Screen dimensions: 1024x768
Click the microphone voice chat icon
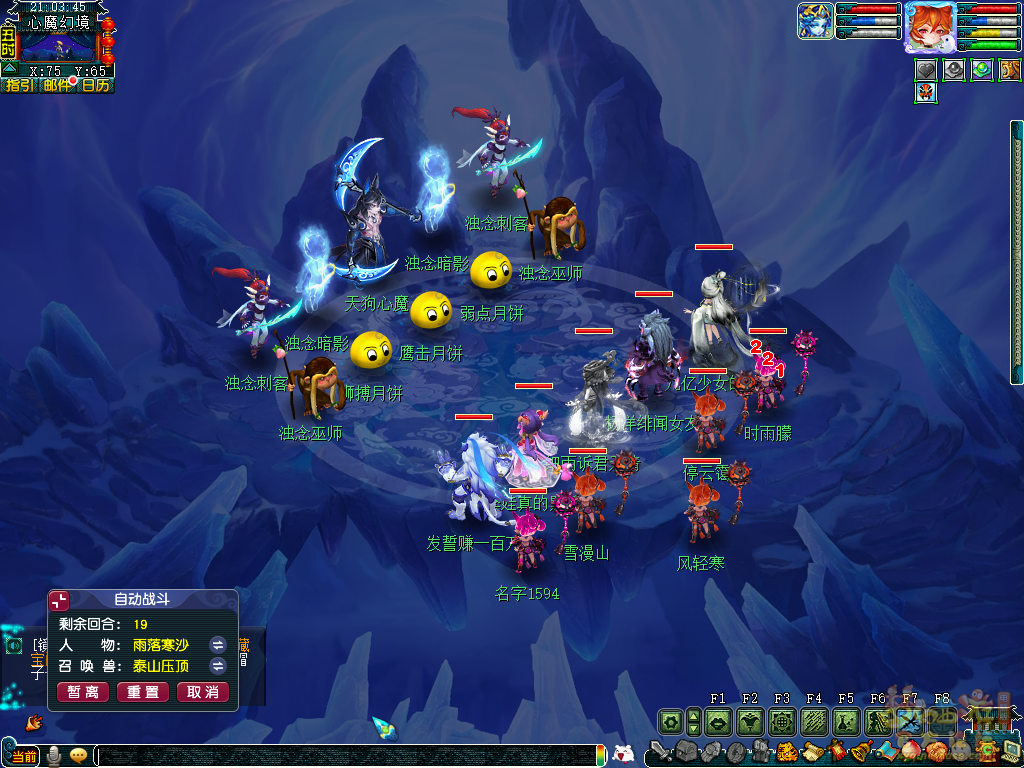pyautogui.click(x=54, y=756)
